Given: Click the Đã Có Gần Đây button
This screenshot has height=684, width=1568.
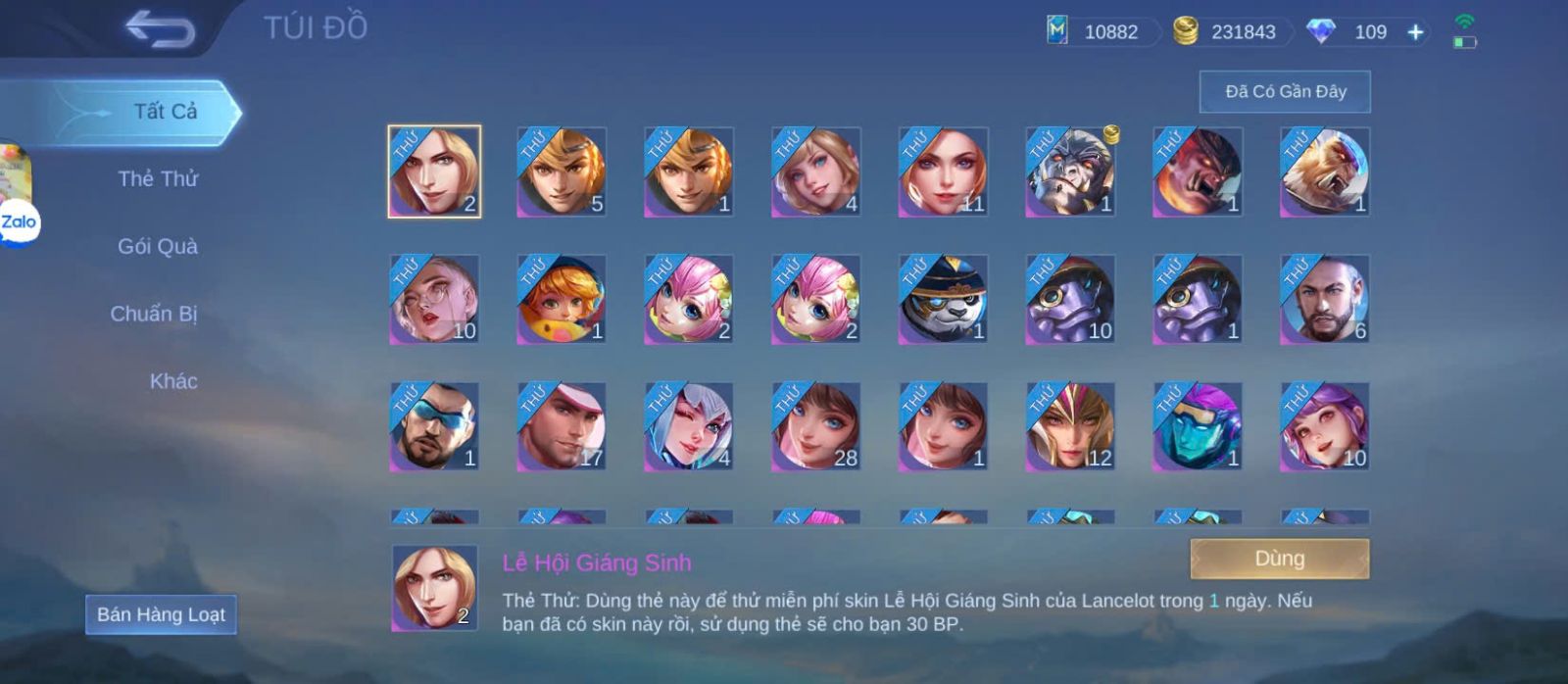Looking at the screenshot, I should (1285, 92).
